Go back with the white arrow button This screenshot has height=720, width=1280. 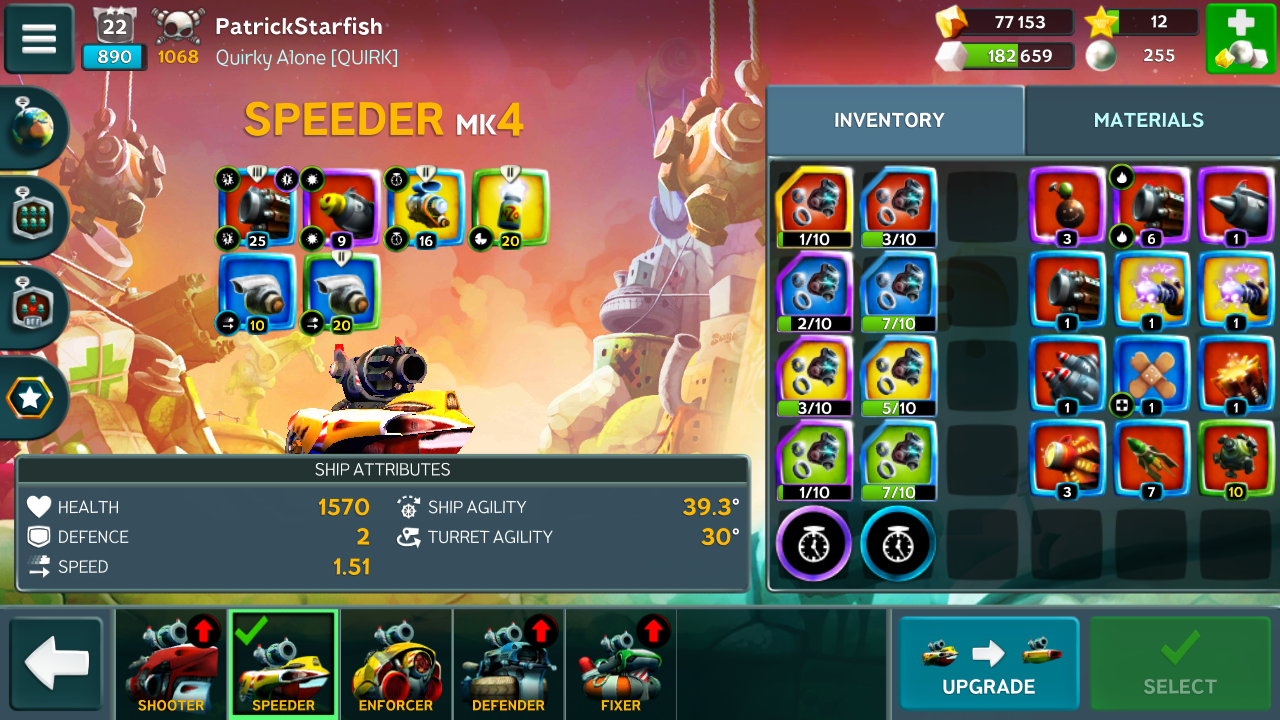point(57,664)
